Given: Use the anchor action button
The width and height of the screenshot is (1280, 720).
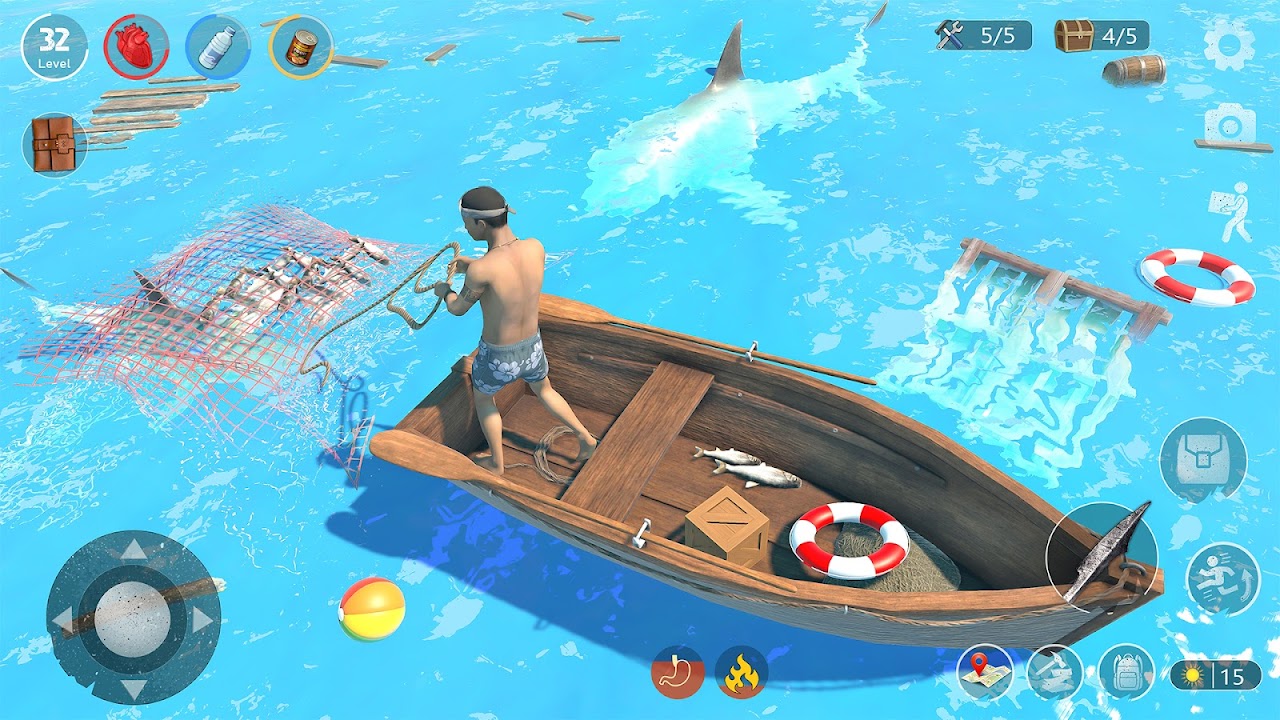Looking at the screenshot, I should [x=1102, y=553].
